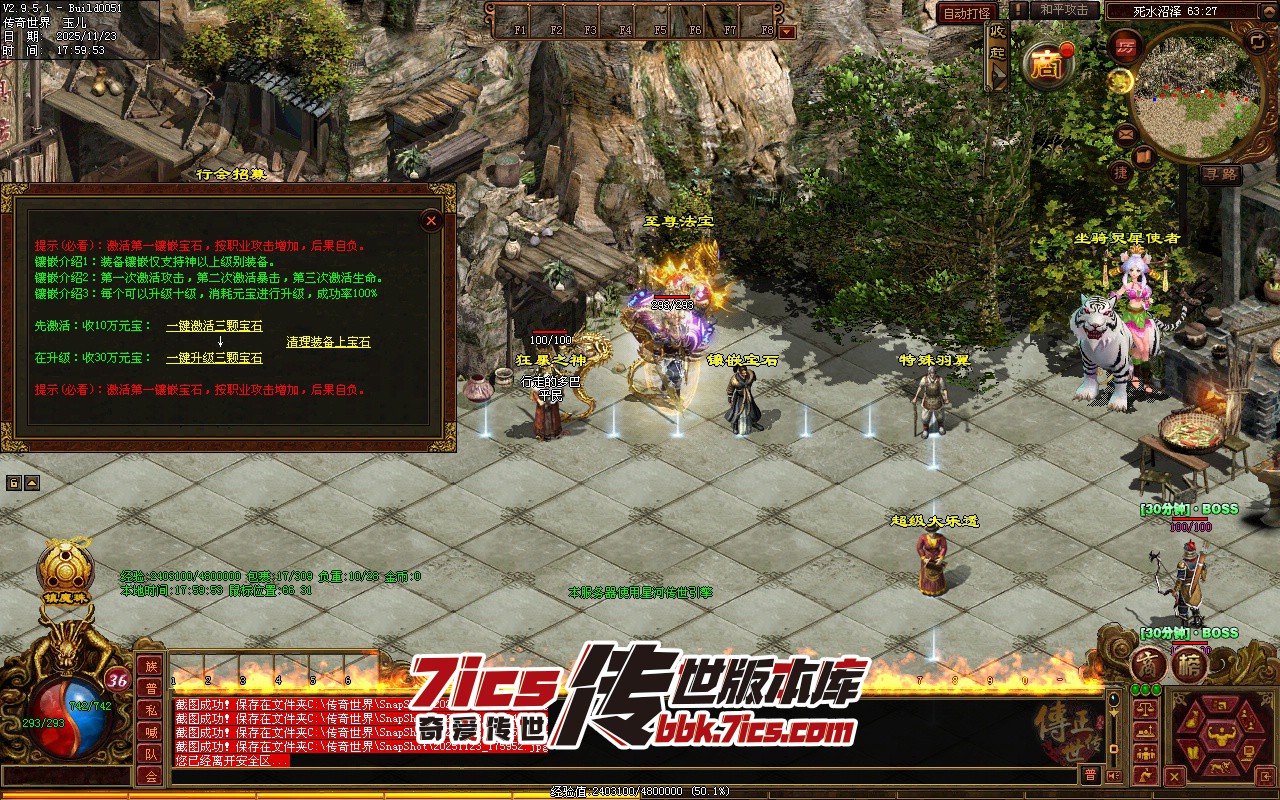The width and height of the screenshot is (1280, 800).
Task: Open the 榜 ranking button
Action: (1190, 664)
